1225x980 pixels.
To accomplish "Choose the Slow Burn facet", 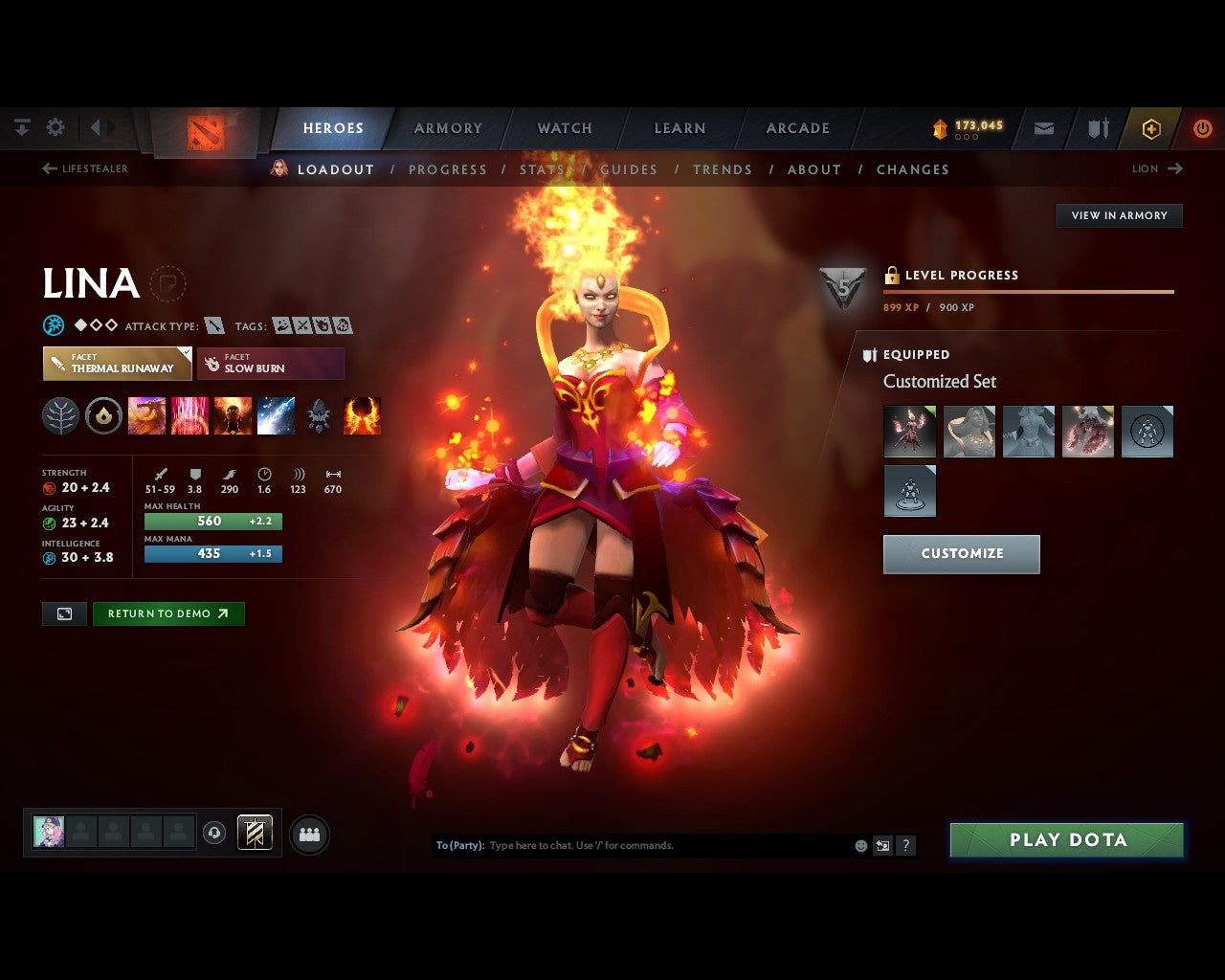I will [x=270, y=364].
